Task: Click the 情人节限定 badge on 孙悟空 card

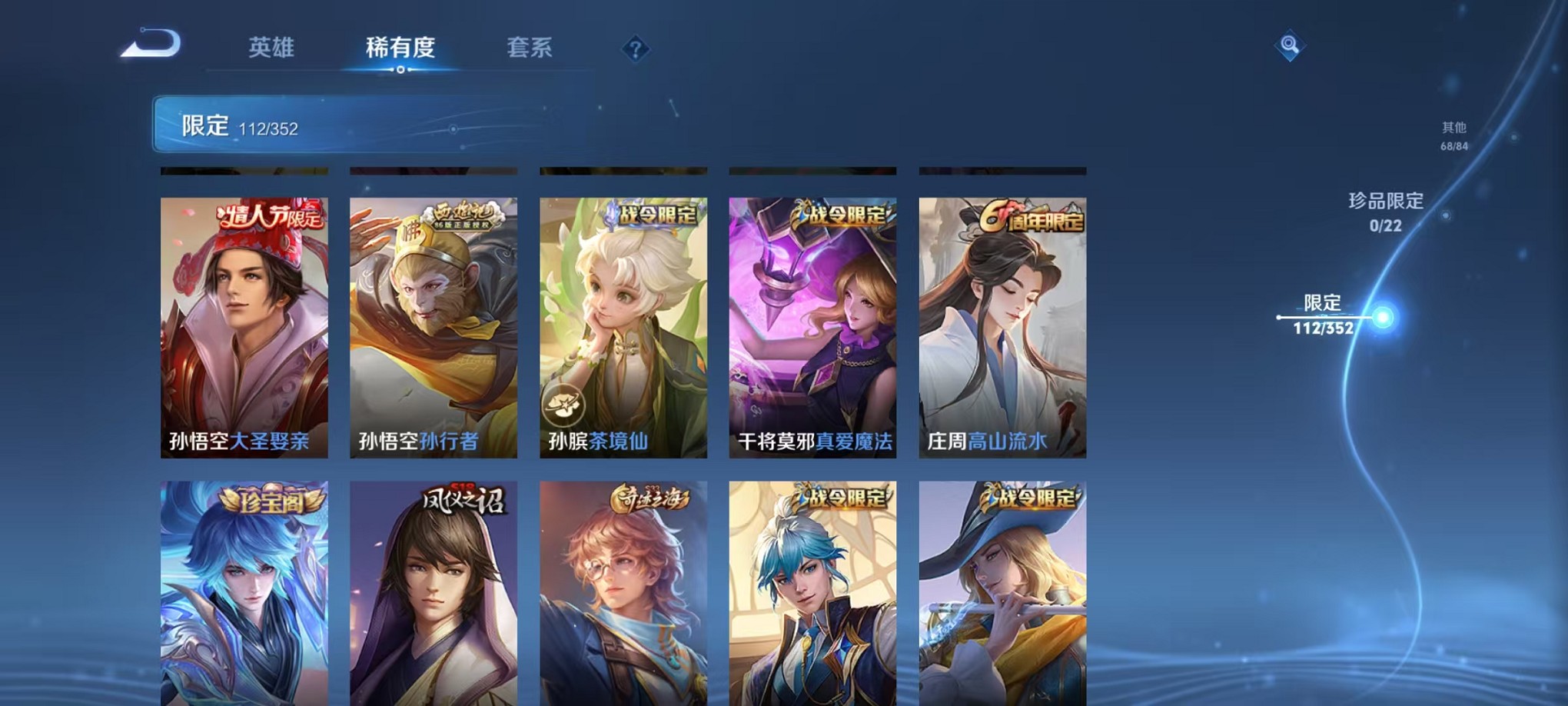Action: (270, 218)
